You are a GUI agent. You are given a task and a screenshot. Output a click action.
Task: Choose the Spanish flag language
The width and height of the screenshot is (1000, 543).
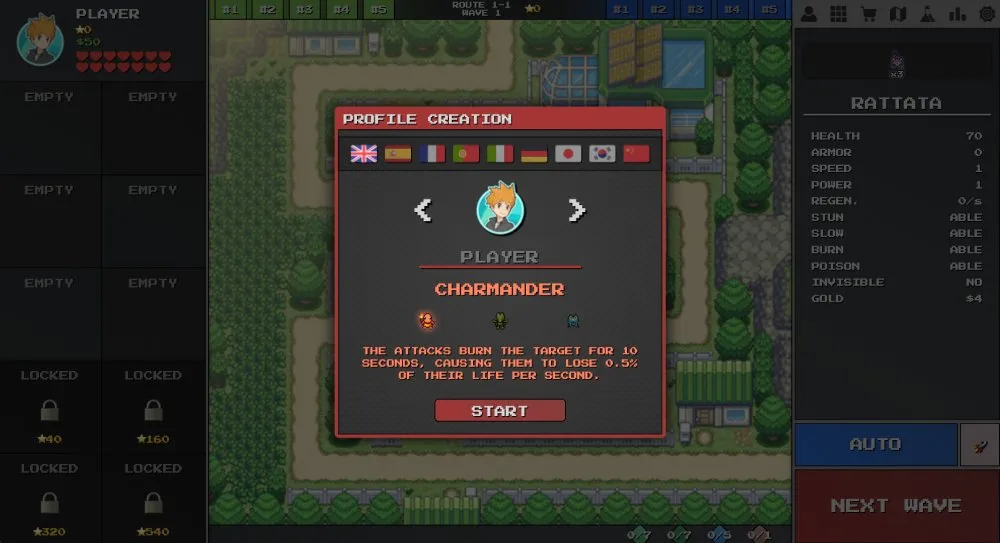coord(398,154)
